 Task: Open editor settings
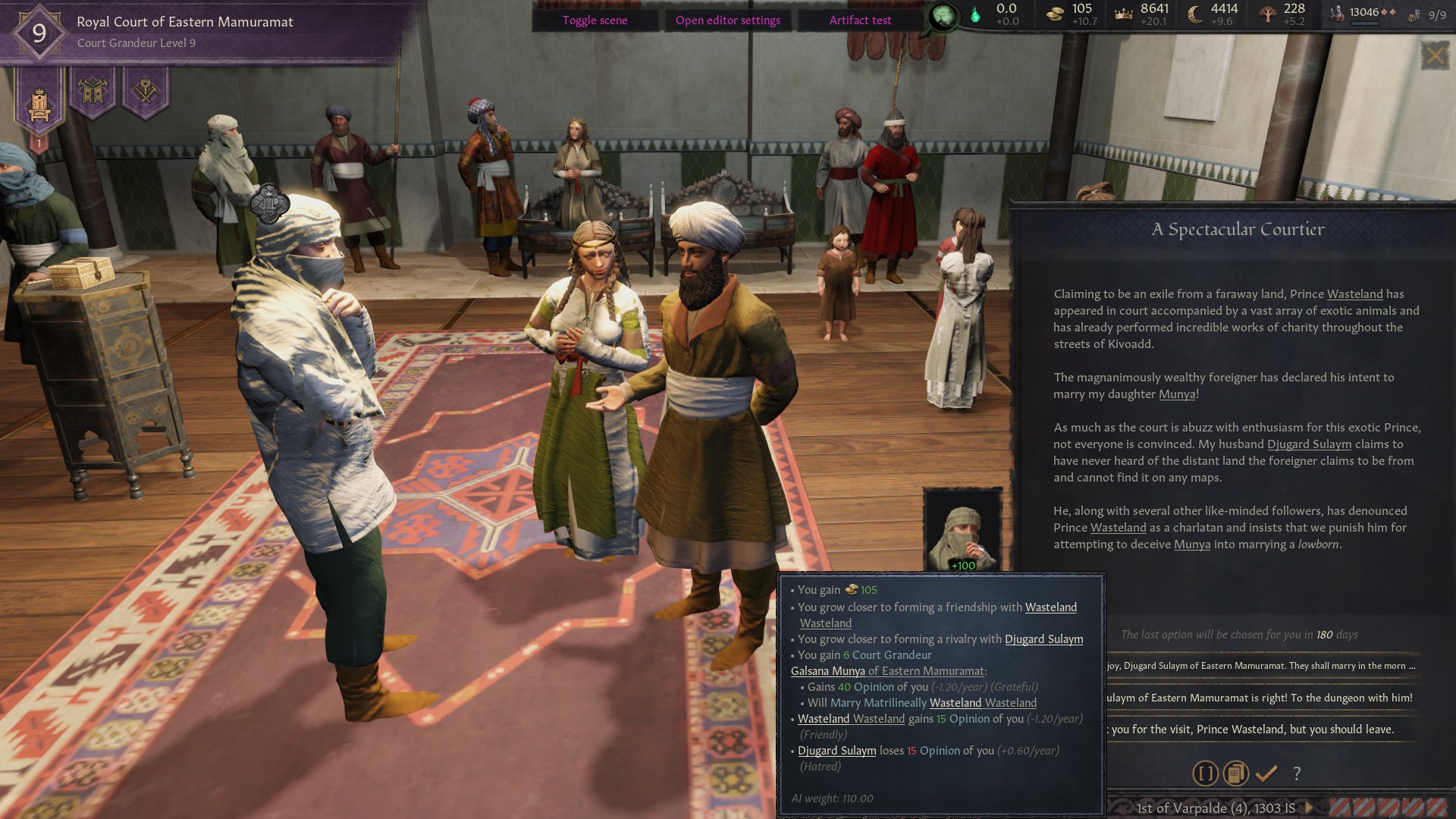[727, 20]
